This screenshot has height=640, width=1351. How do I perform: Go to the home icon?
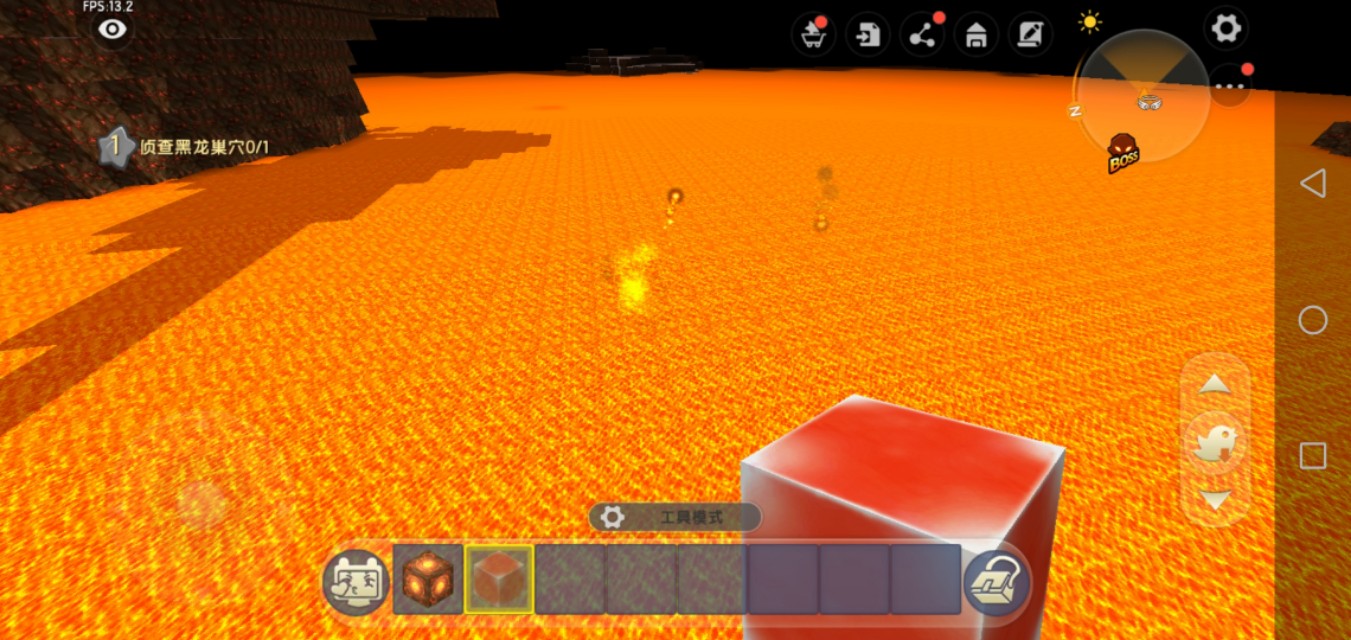(975, 35)
